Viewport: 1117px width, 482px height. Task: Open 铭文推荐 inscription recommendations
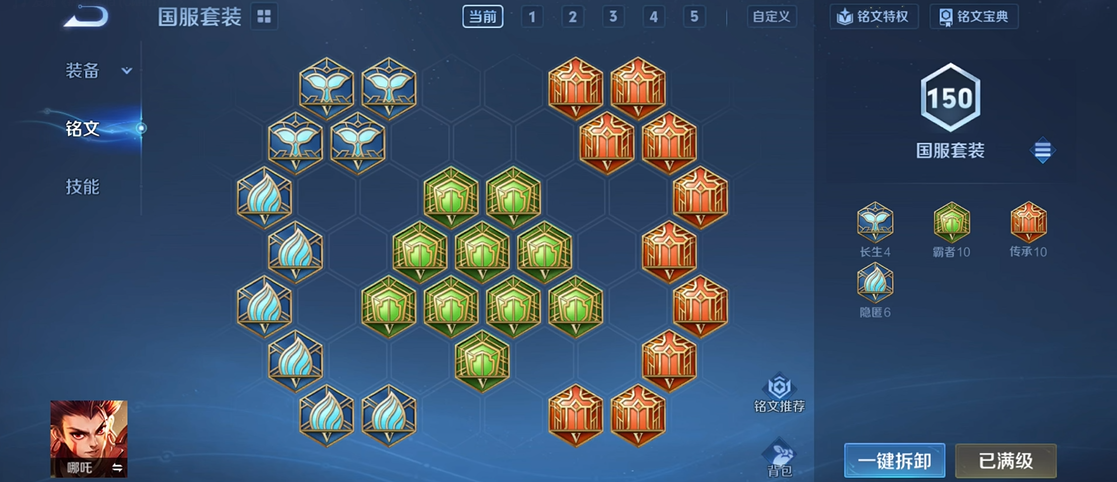pos(779,394)
